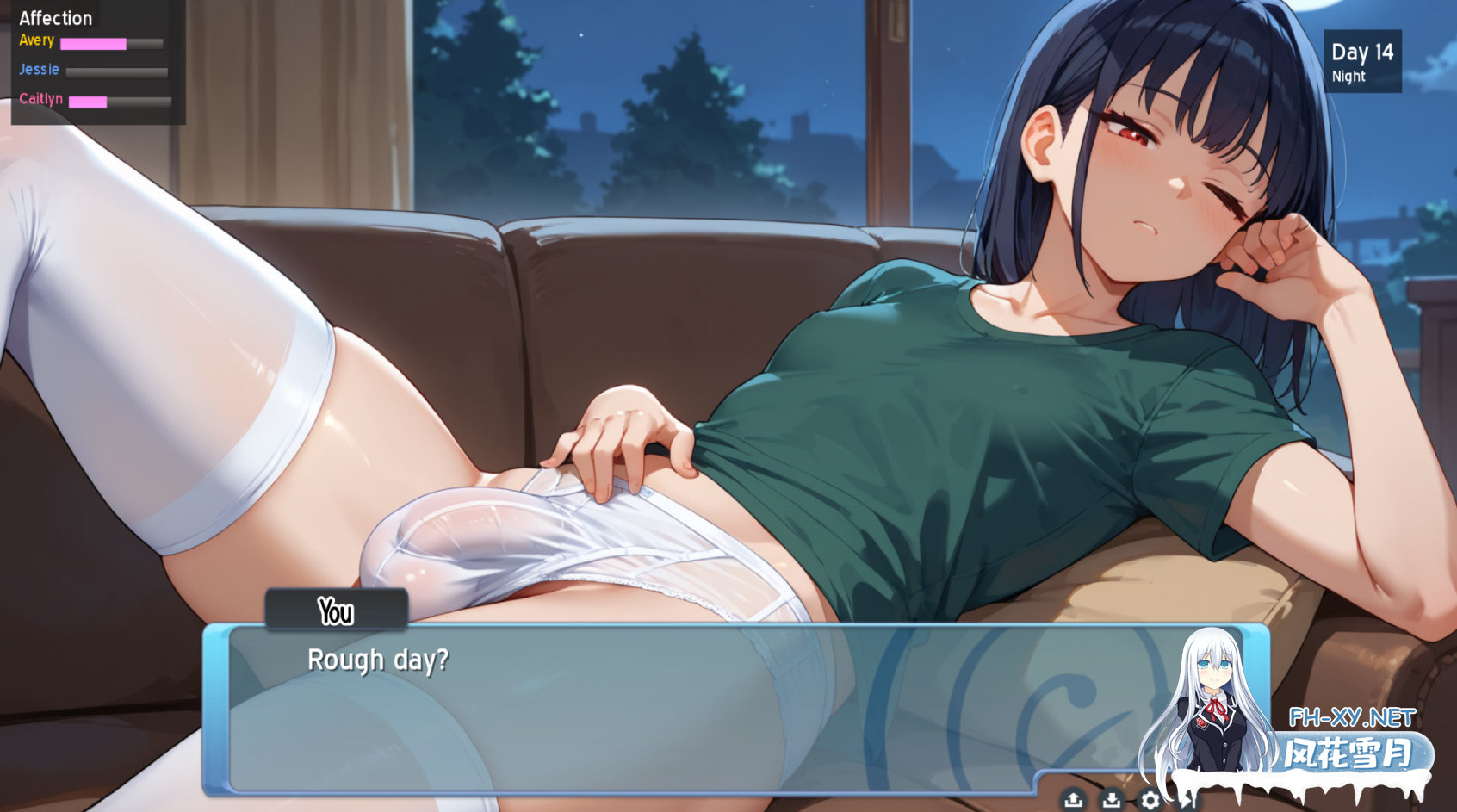
Task: Select Caitlyn's name in the Affection panel
Action: pyautogui.click(x=41, y=99)
